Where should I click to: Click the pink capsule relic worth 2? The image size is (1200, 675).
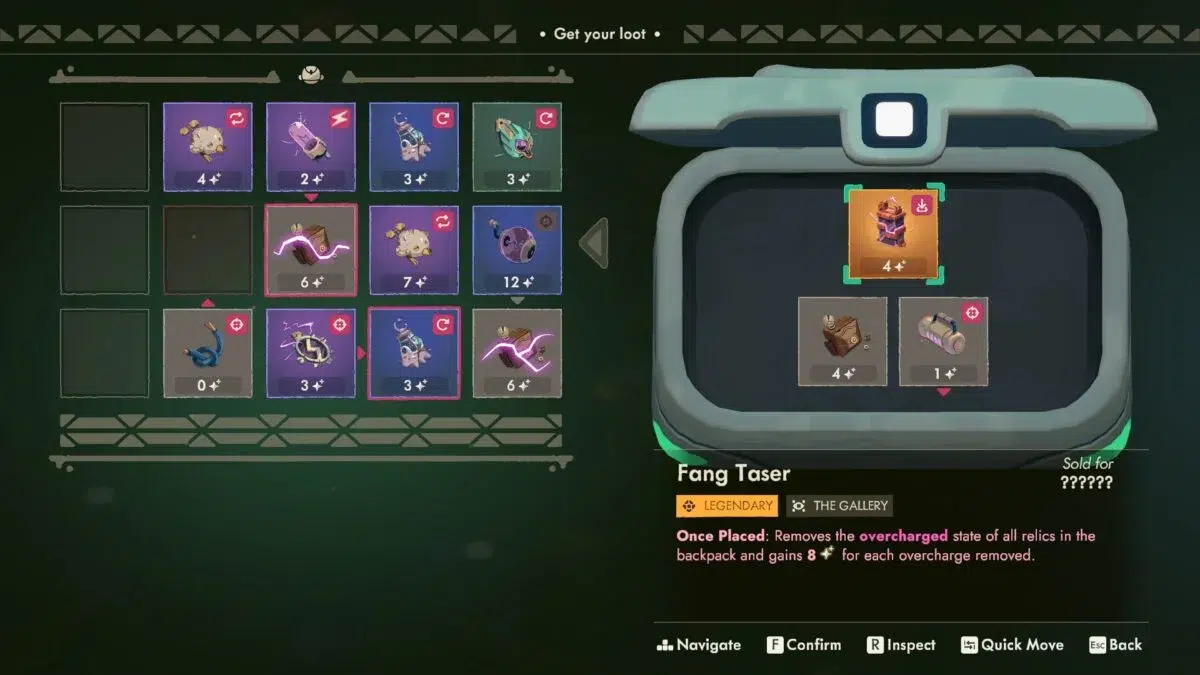click(x=311, y=146)
